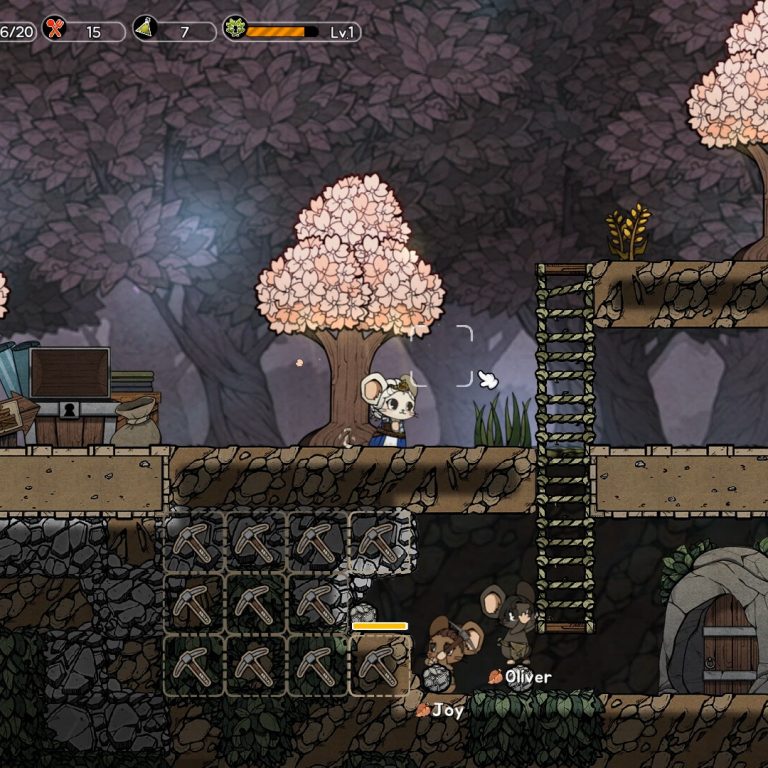Click the crossed fork and spoon food icon
The height and width of the screenshot is (768, 768).
(54, 30)
